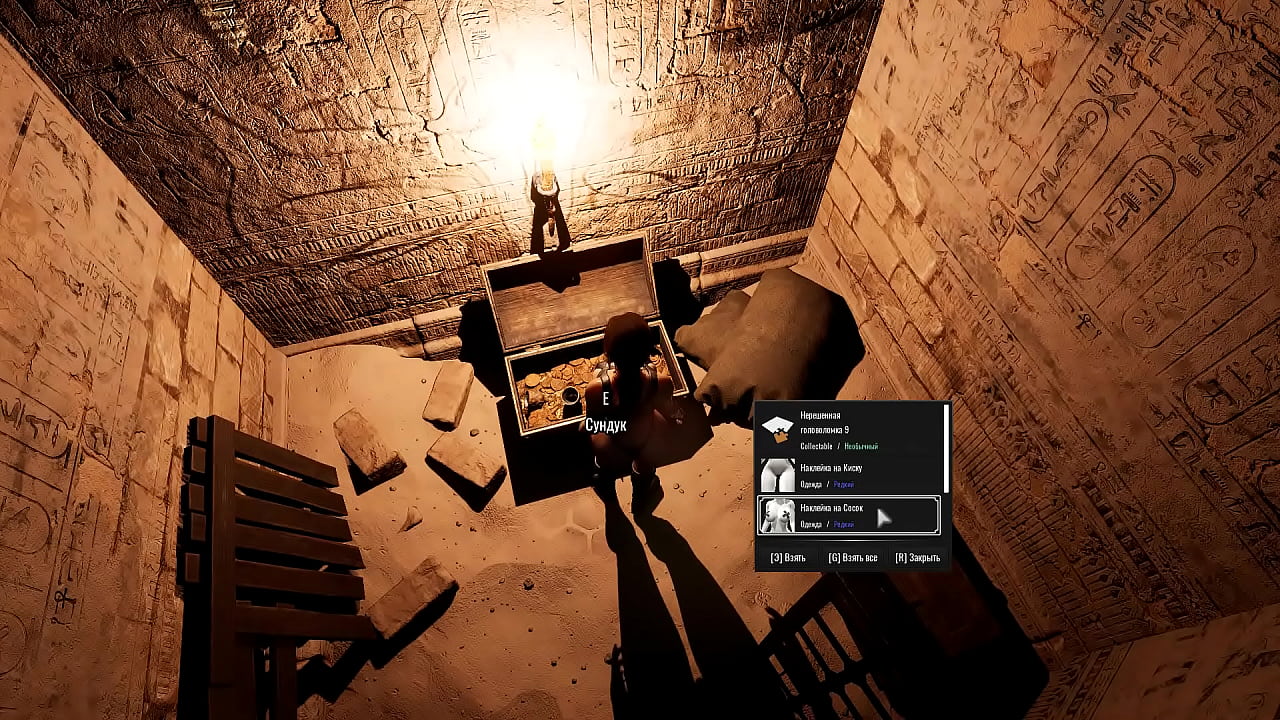The height and width of the screenshot is (720, 1280).
Task: Close the chest window via "Закрыть"
Action: click(917, 557)
